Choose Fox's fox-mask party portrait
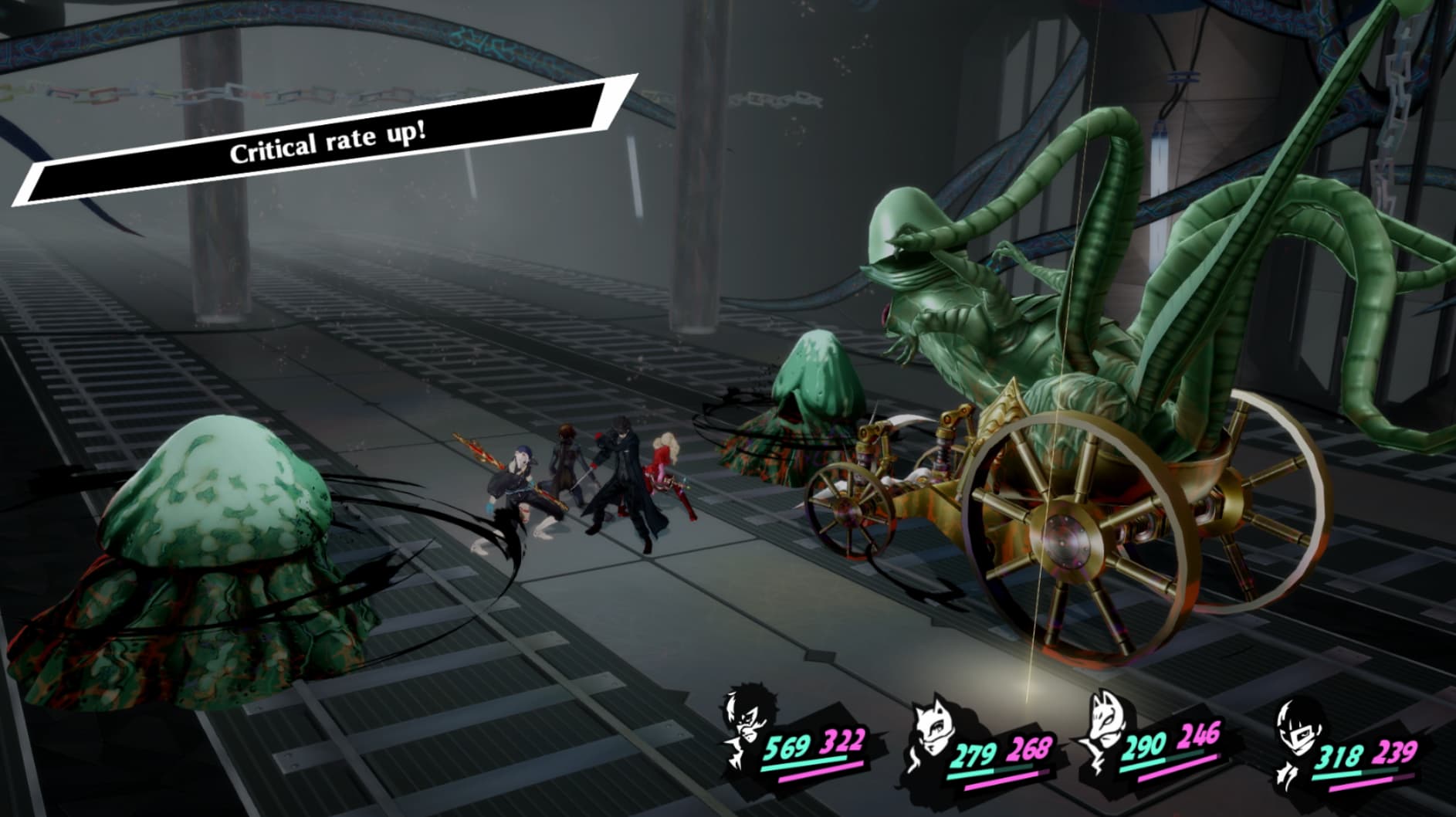 [1106, 726]
